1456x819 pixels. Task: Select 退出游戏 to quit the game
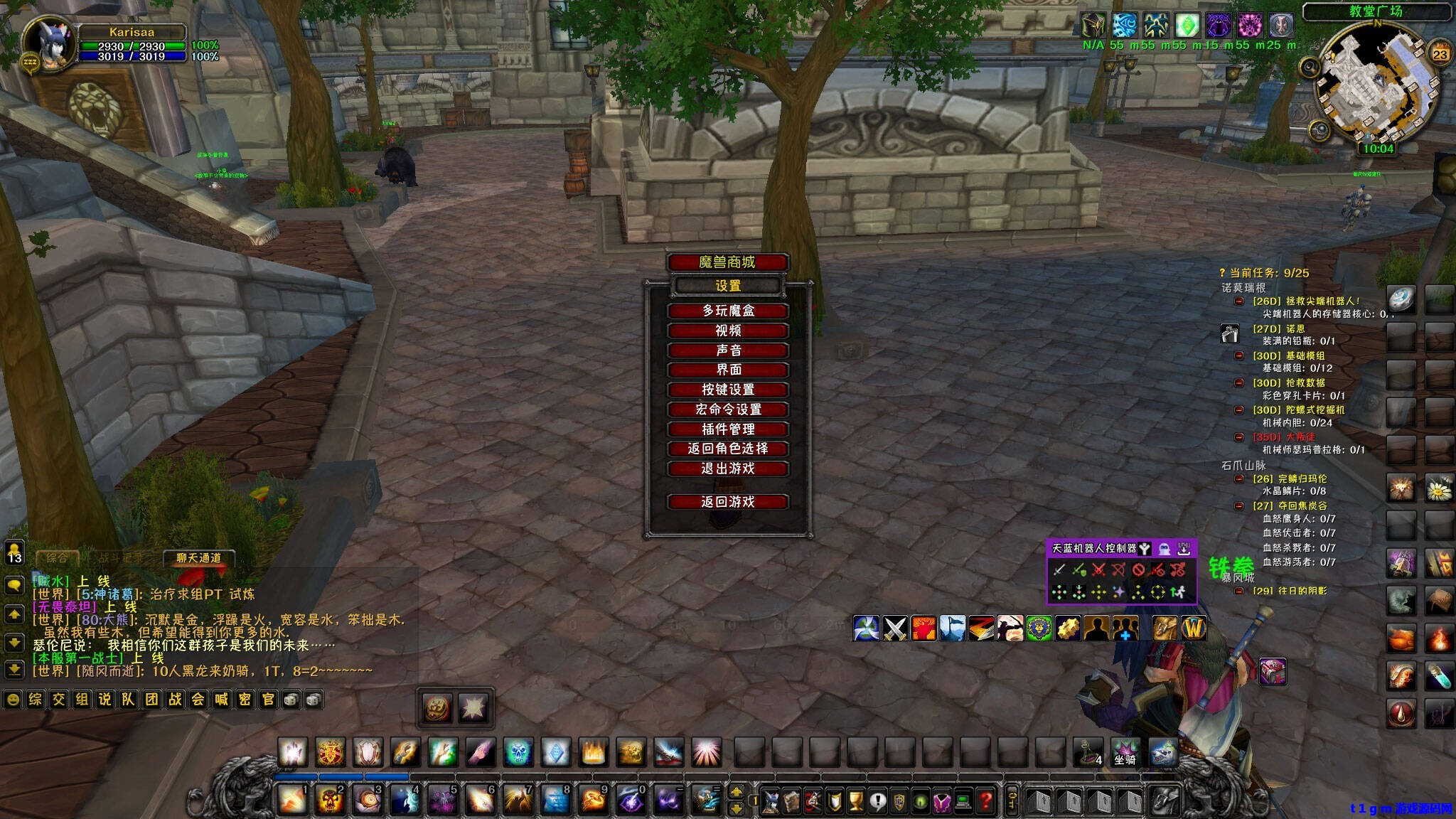click(x=727, y=469)
